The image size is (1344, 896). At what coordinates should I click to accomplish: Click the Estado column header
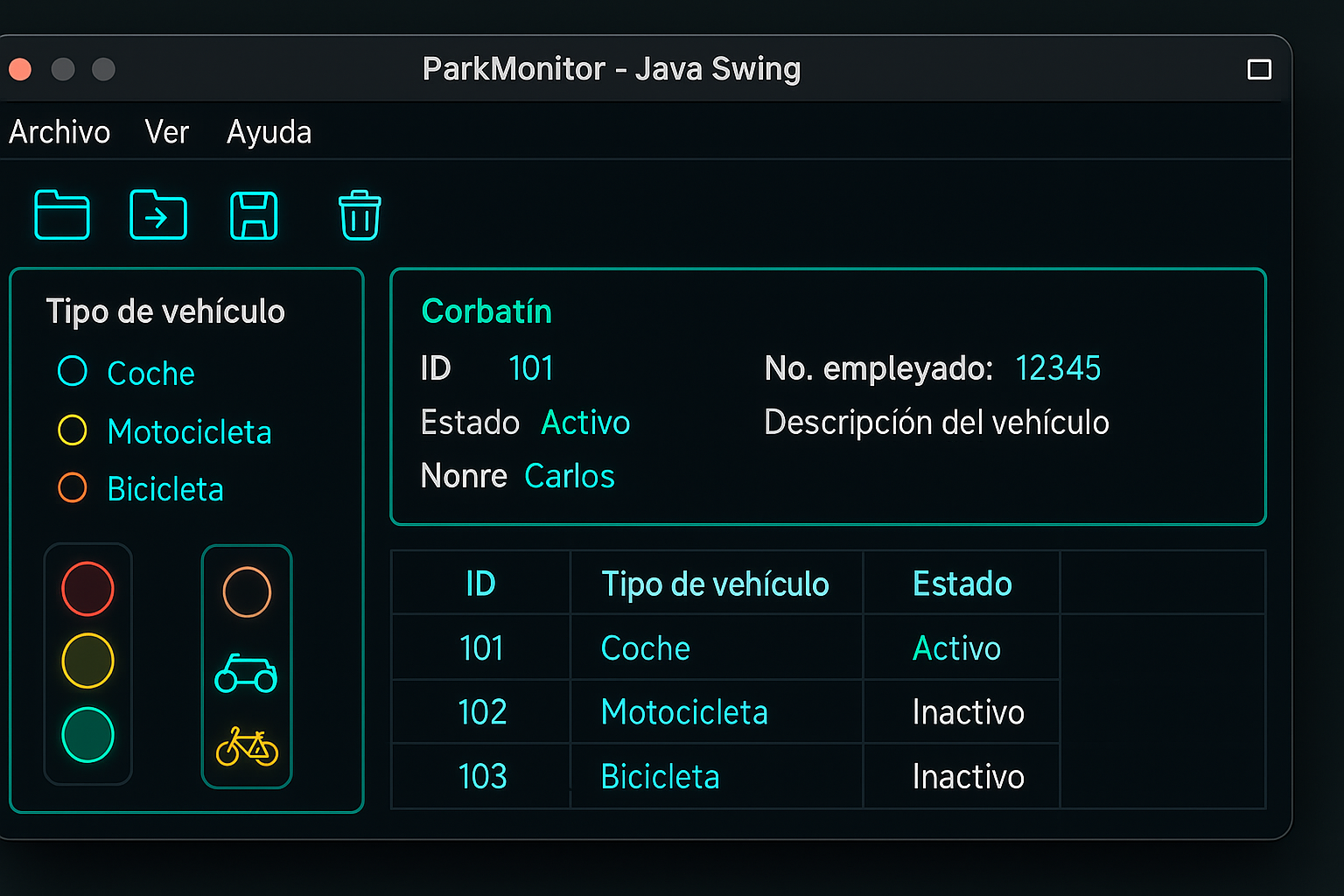tap(962, 584)
